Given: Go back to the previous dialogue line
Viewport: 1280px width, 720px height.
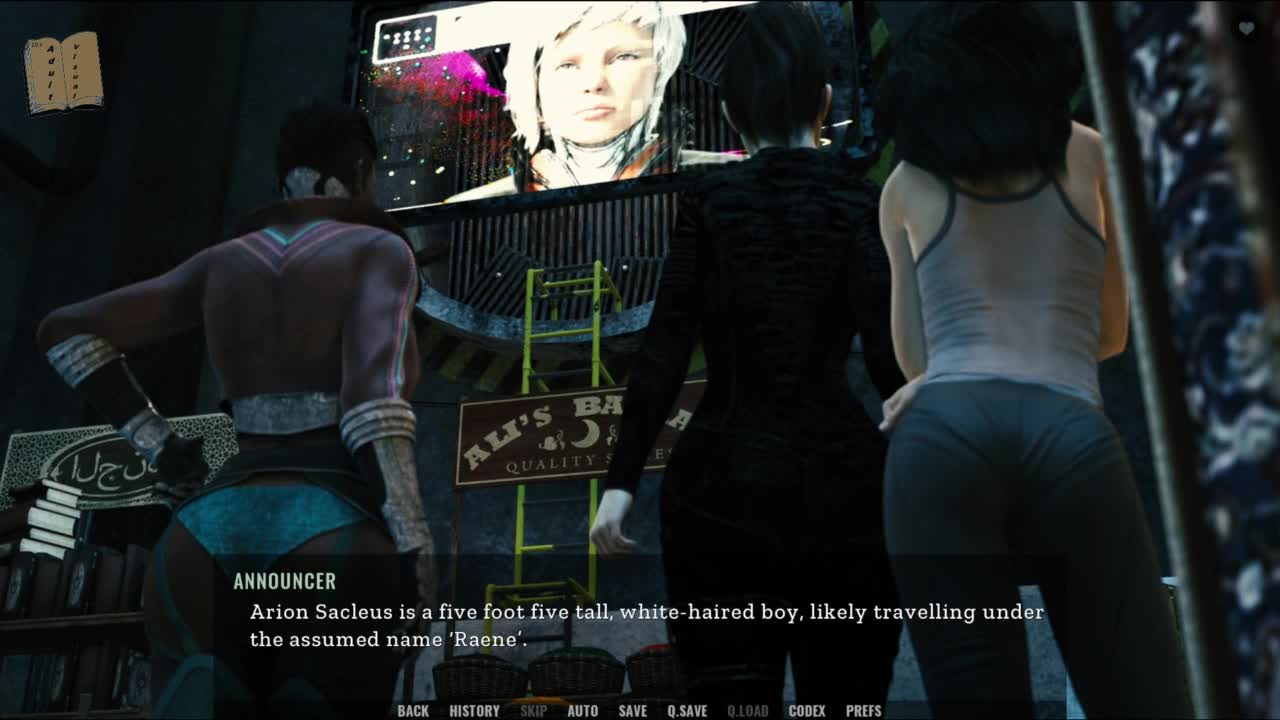Looking at the screenshot, I should 413,711.
